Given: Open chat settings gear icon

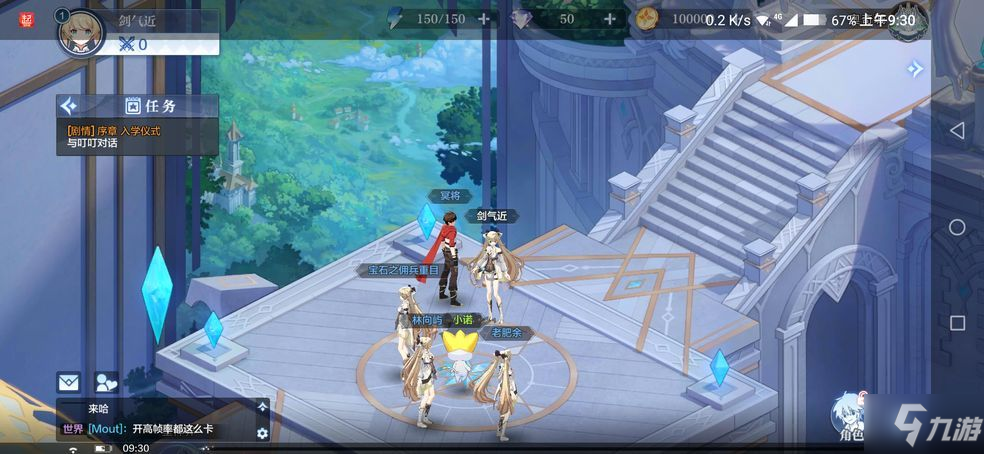Looking at the screenshot, I should [263, 433].
